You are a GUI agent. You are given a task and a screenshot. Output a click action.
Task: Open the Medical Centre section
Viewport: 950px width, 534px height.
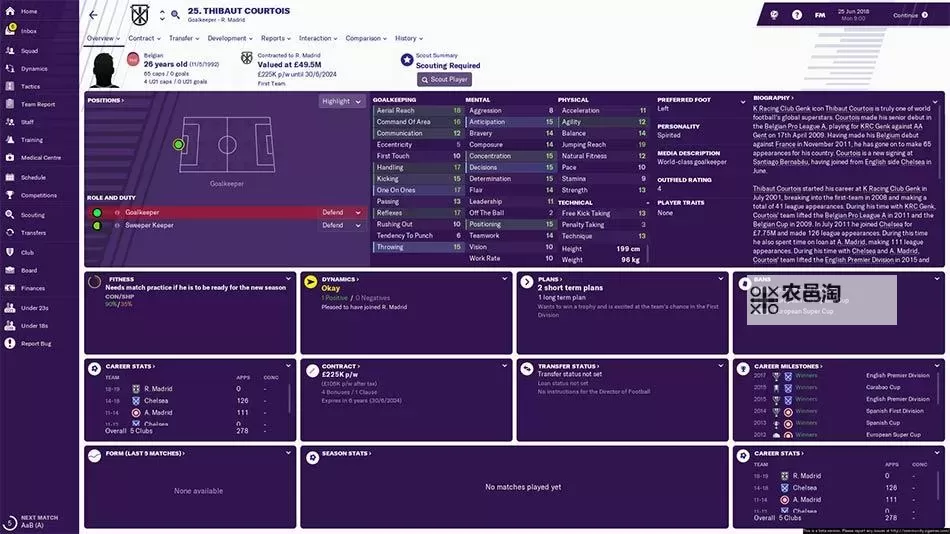(x=41, y=158)
